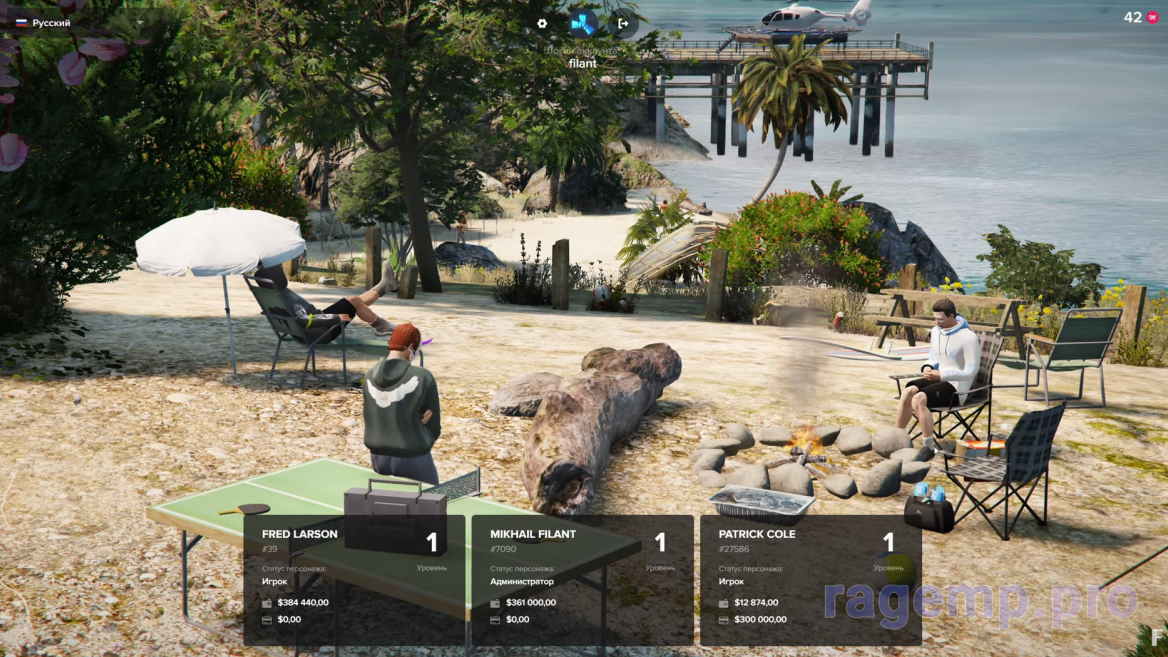
Task: Open settings via the gear icon
Action: (x=542, y=23)
